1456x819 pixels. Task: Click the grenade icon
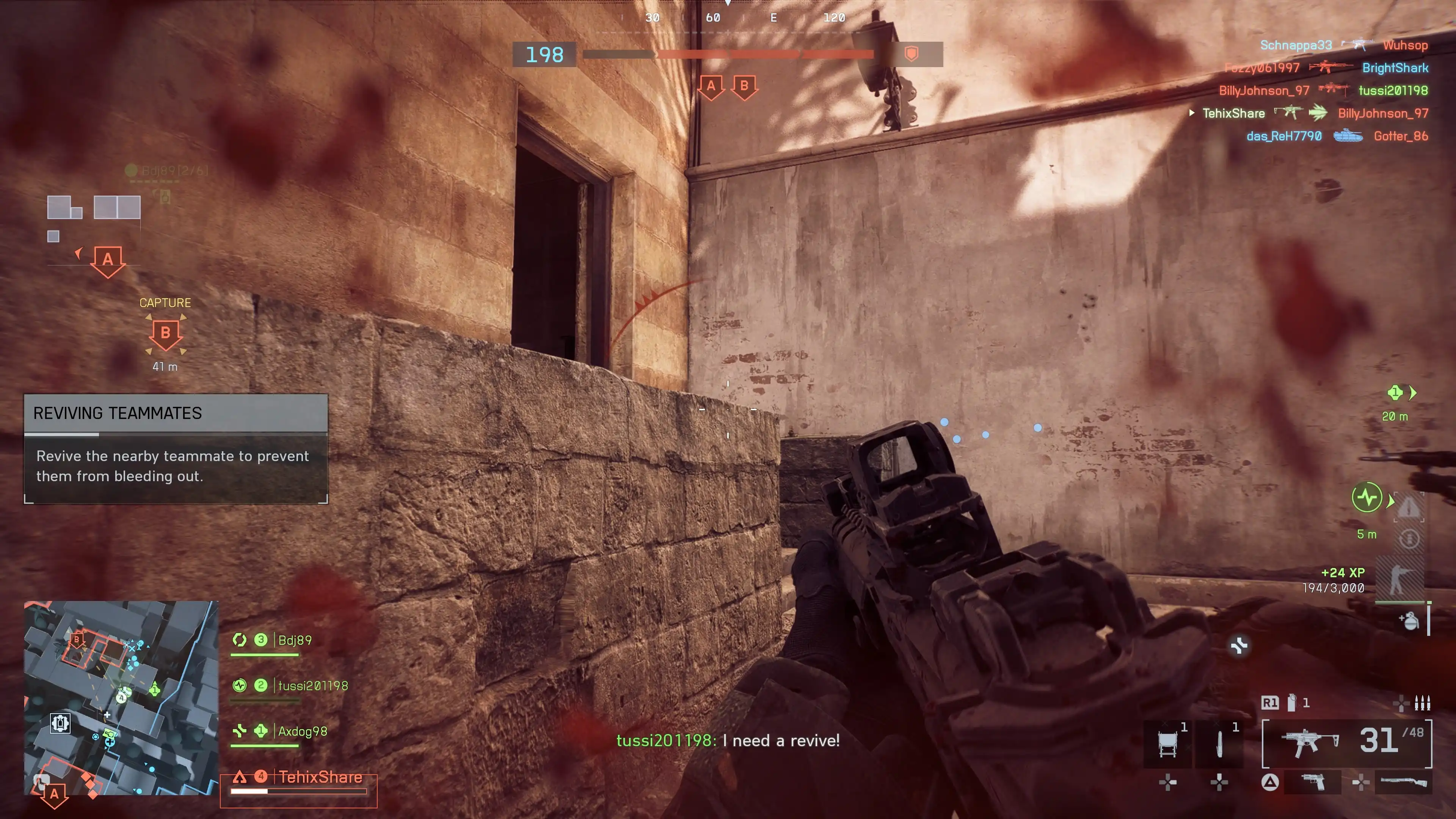tap(1410, 621)
